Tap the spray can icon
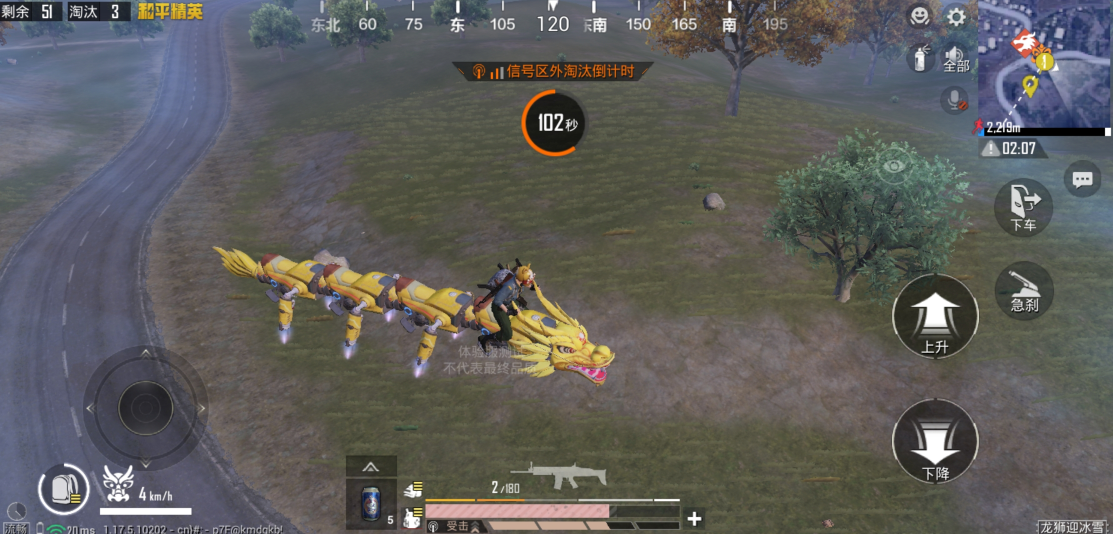 [x=918, y=58]
